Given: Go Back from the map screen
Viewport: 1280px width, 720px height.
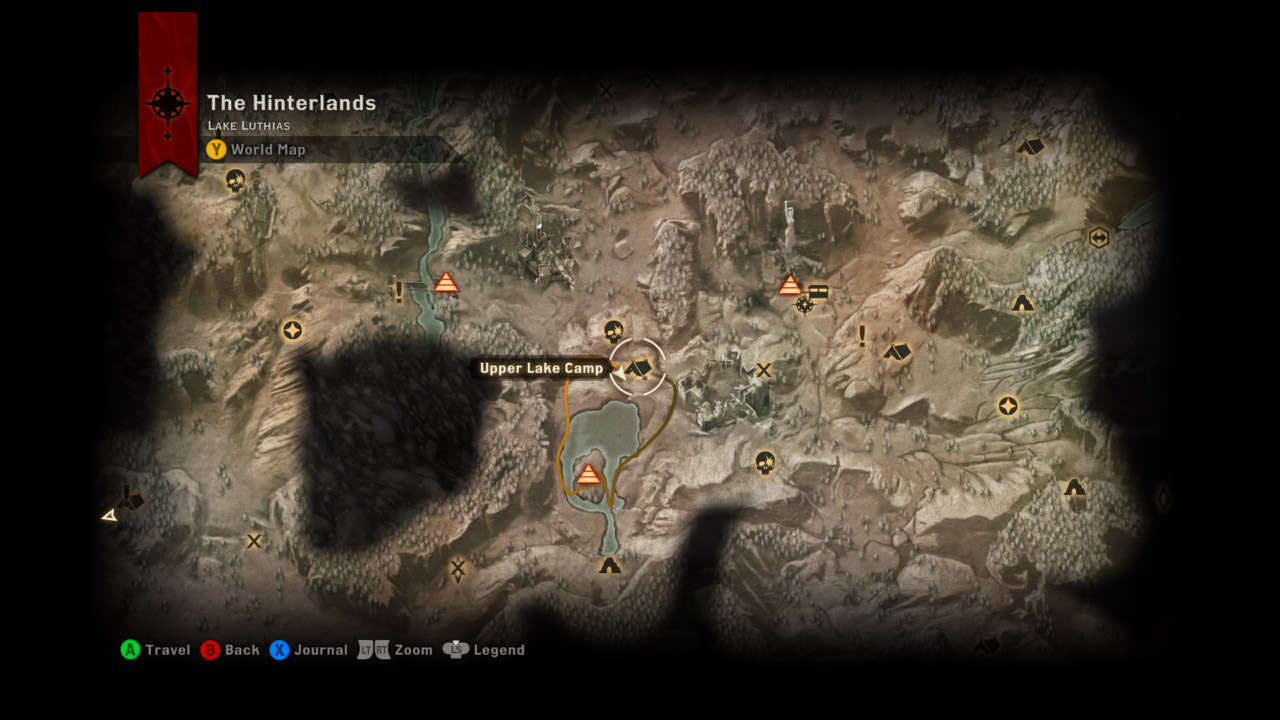Looking at the screenshot, I should 230,650.
